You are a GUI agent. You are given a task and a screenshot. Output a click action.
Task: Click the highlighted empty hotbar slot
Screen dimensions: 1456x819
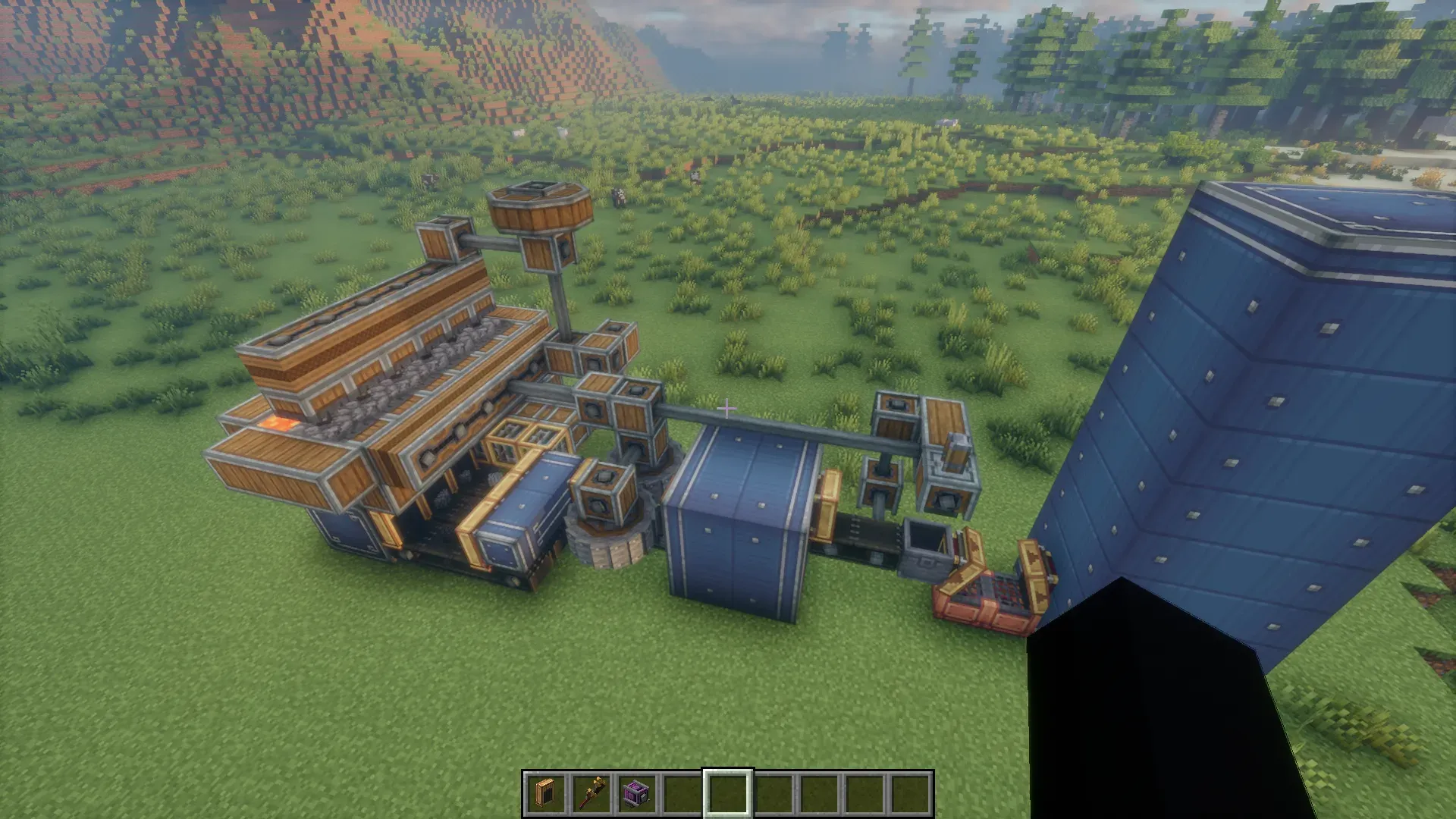coord(728,794)
